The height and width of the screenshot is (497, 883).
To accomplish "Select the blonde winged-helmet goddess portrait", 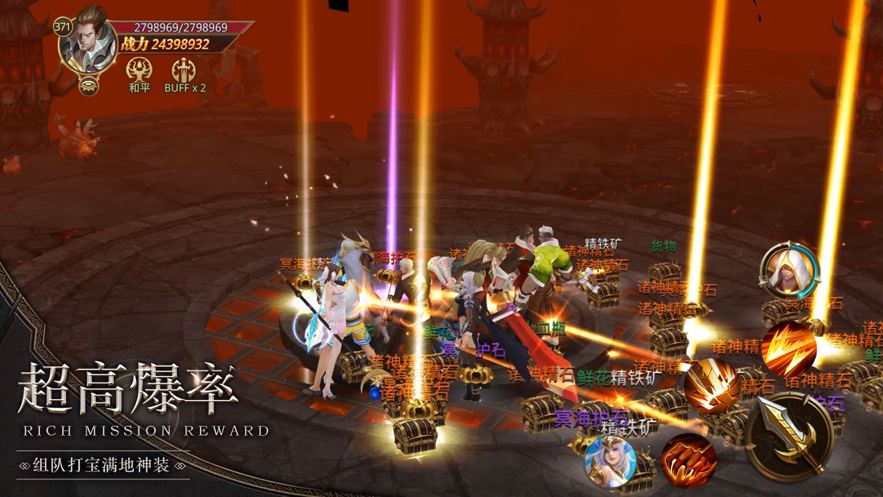I will pyautogui.click(x=611, y=462).
